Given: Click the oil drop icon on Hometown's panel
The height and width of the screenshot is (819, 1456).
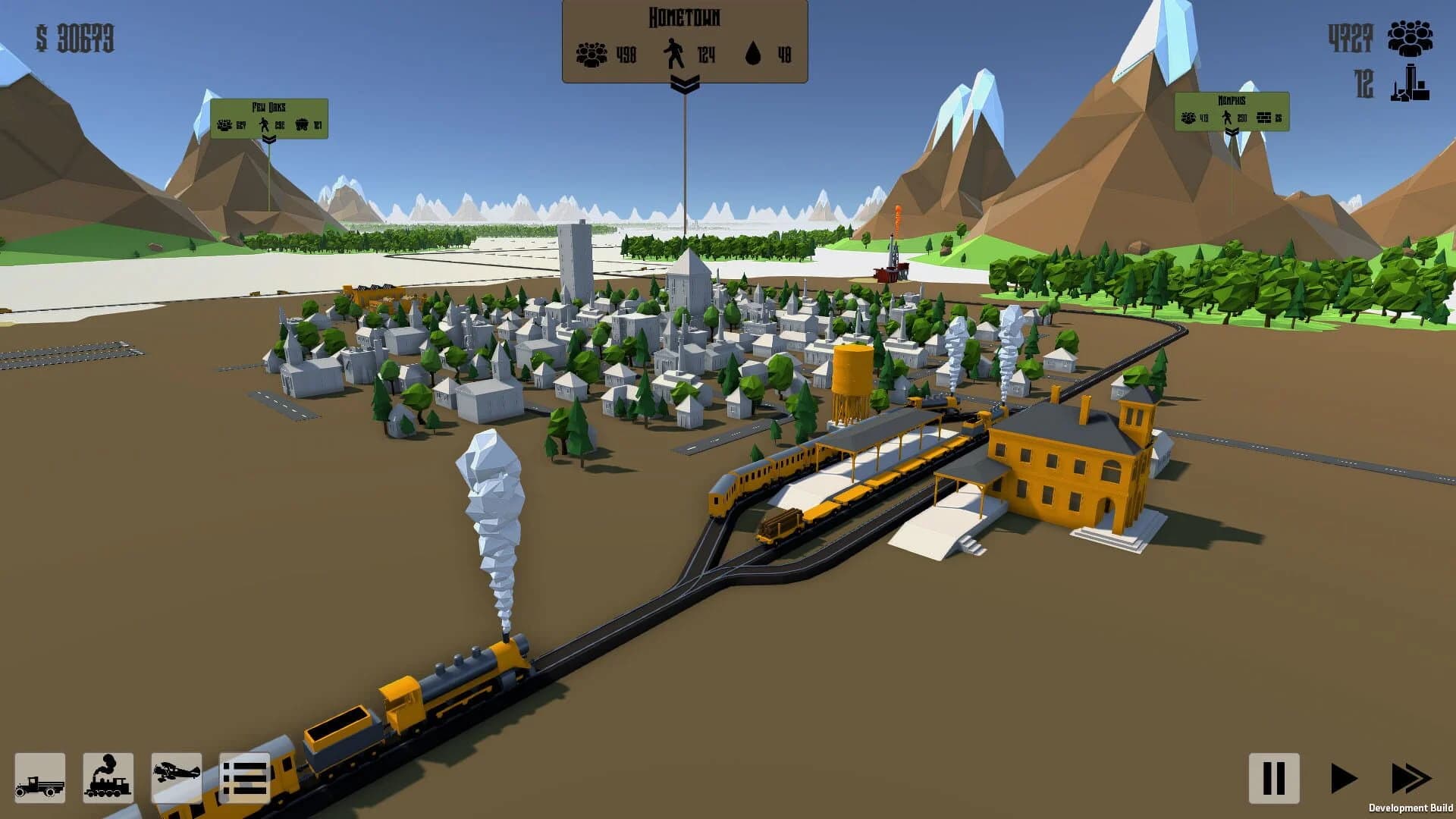Looking at the screenshot, I should (752, 52).
